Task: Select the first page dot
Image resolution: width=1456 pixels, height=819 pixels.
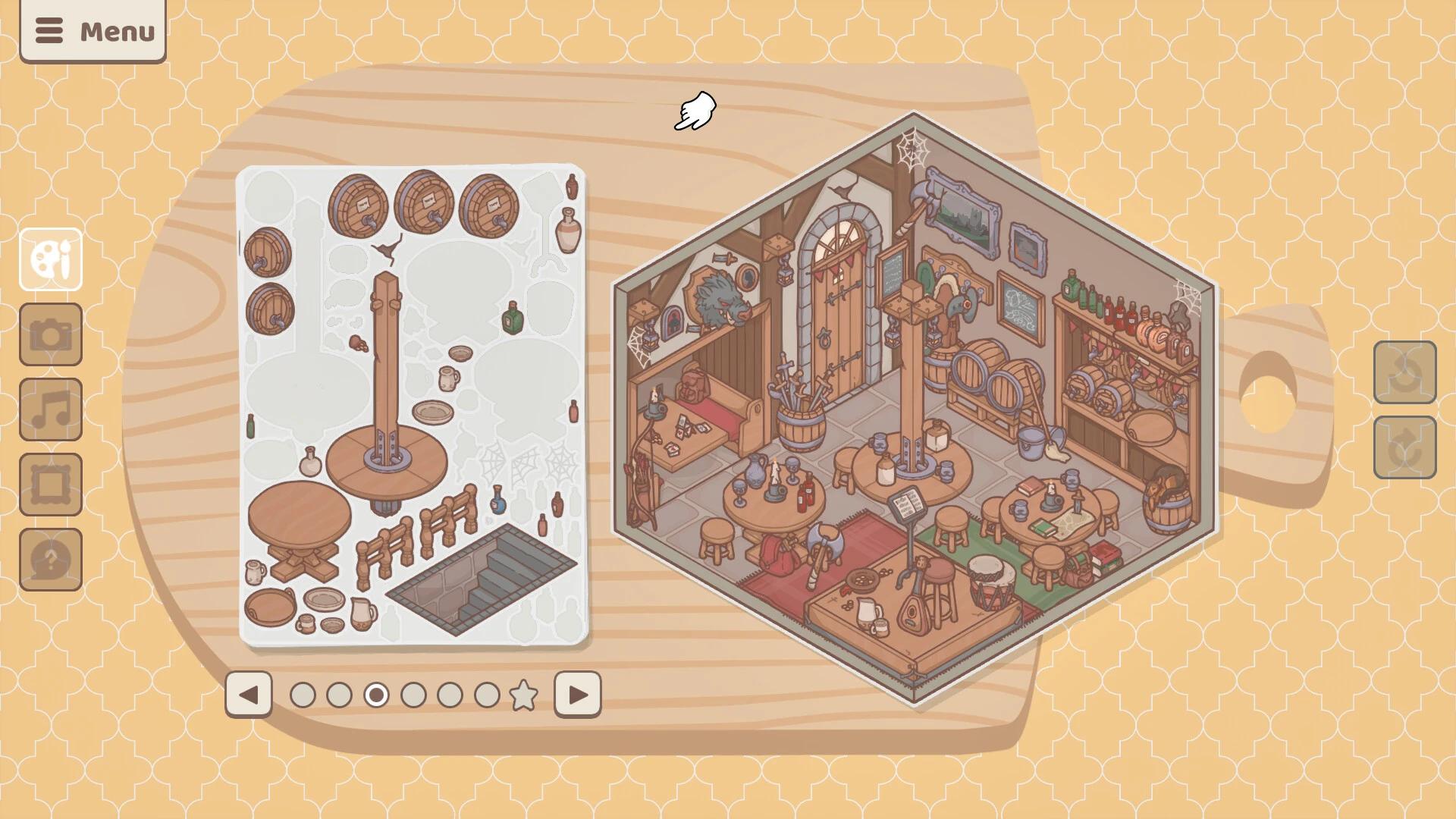Action: (303, 694)
